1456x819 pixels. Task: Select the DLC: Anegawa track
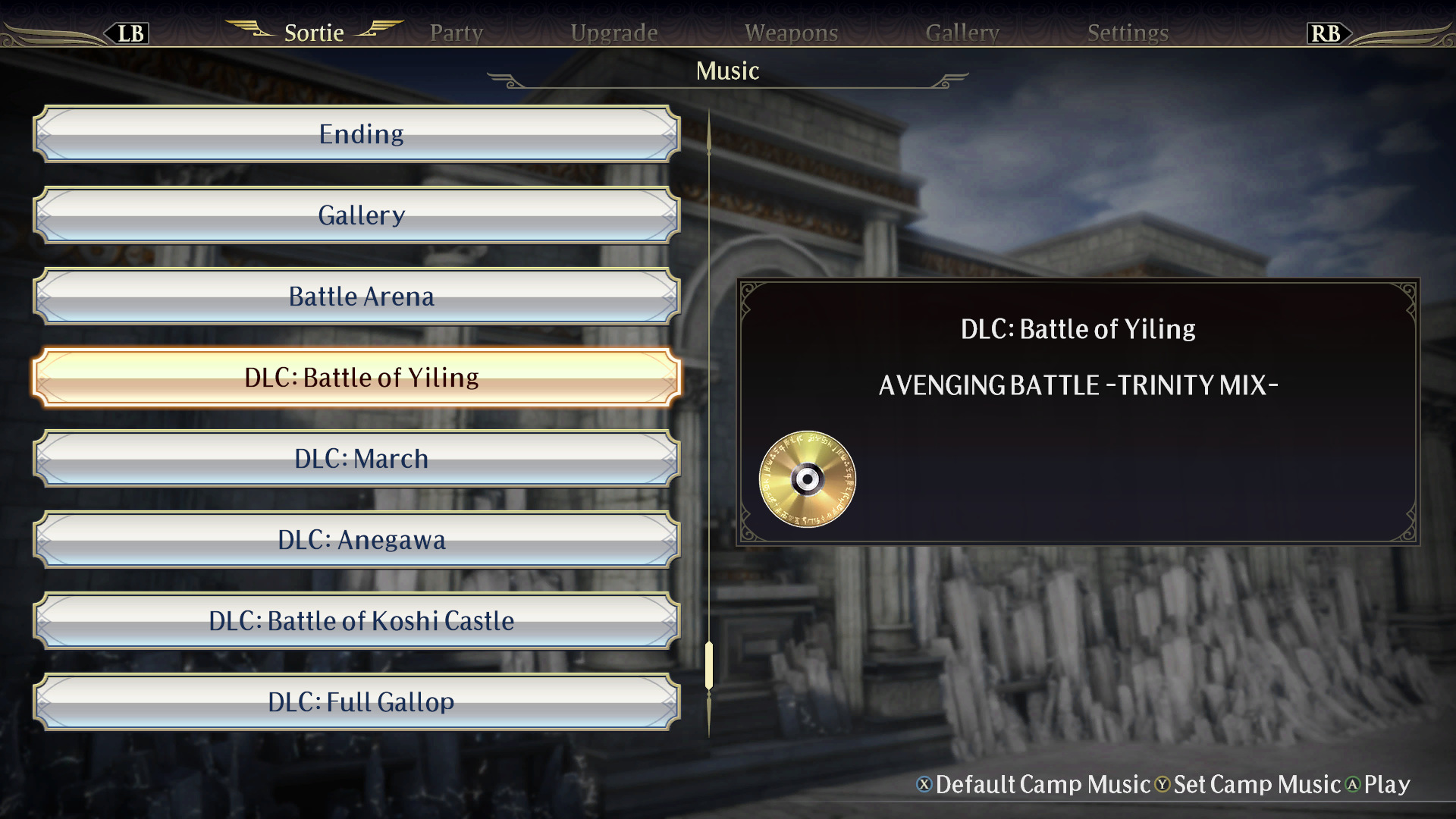361,539
